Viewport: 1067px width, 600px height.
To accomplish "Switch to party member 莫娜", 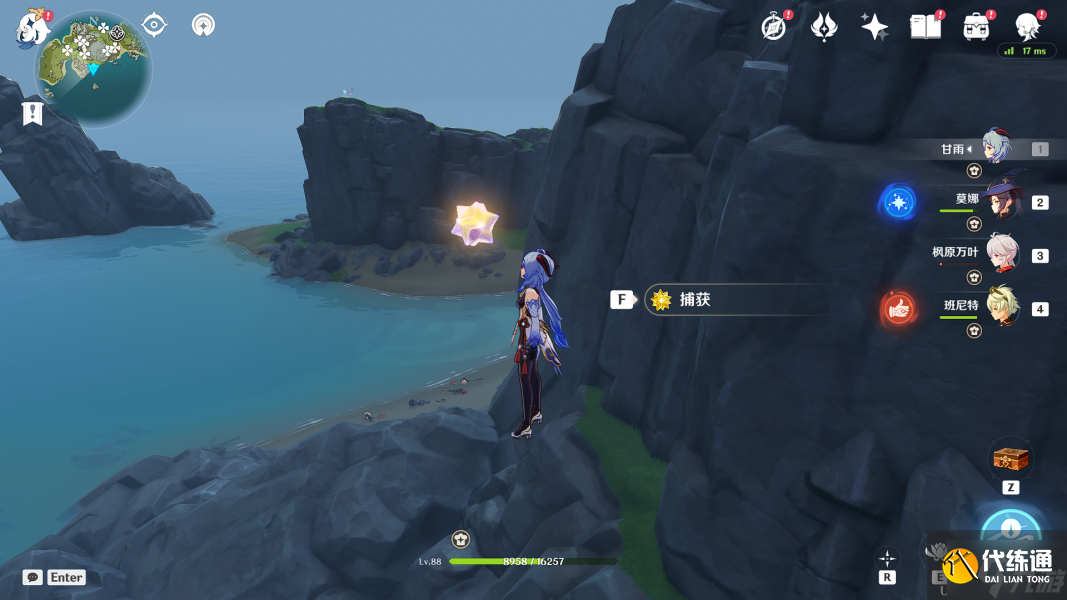I will pyautogui.click(x=1001, y=201).
